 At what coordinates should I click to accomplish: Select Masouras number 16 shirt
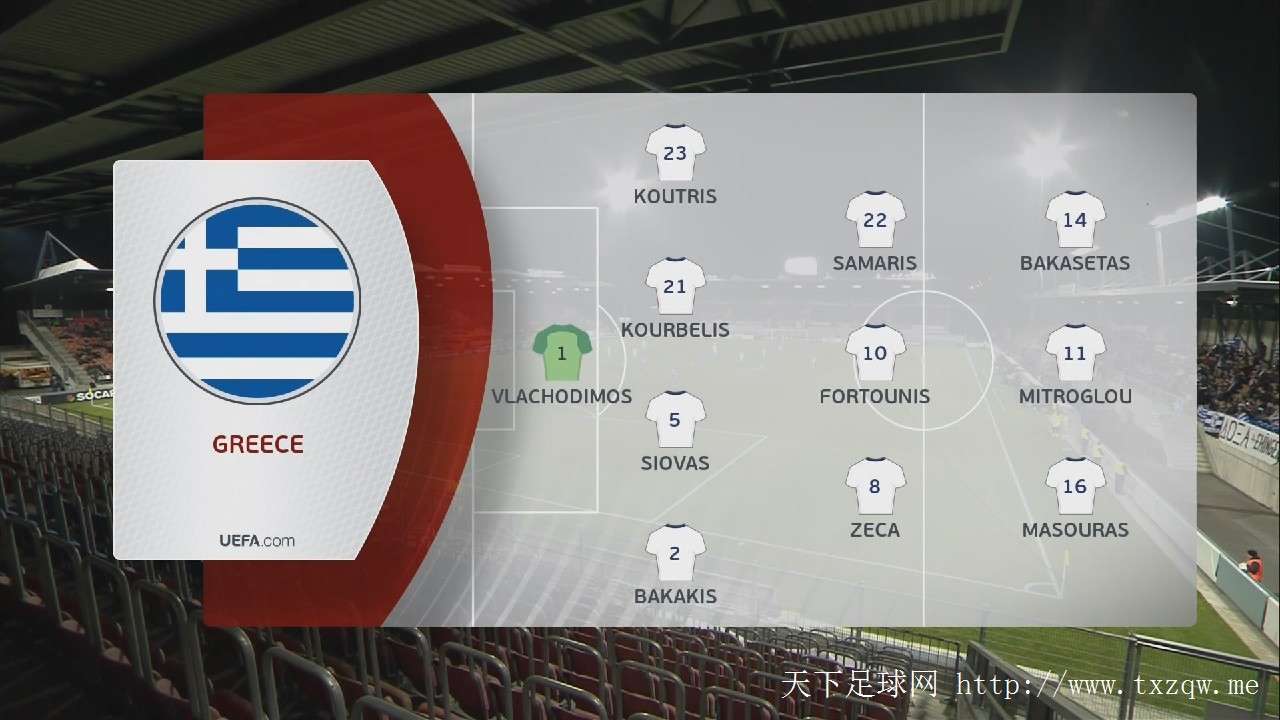tap(1075, 487)
